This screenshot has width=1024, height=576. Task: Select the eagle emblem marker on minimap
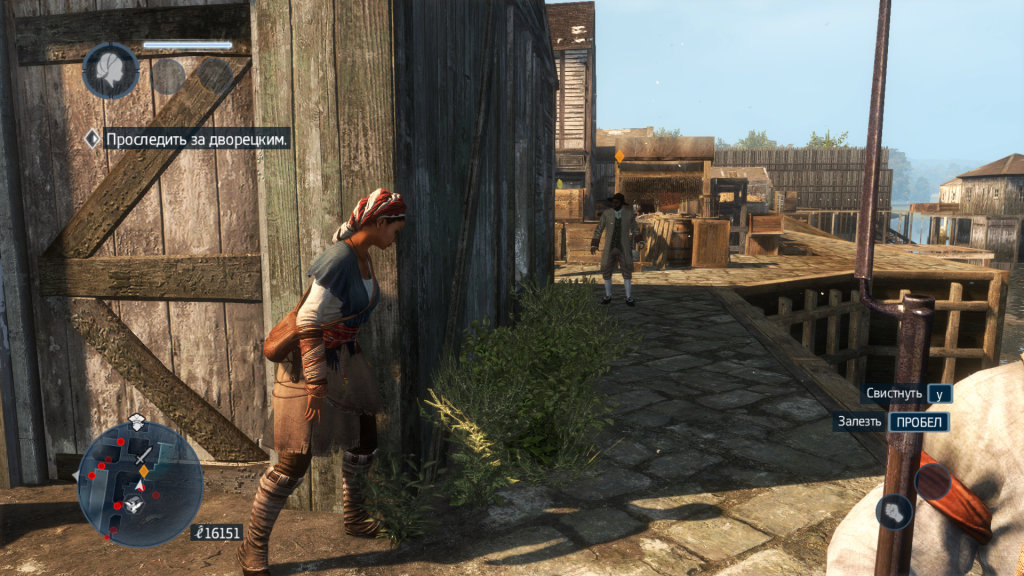coord(134,506)
